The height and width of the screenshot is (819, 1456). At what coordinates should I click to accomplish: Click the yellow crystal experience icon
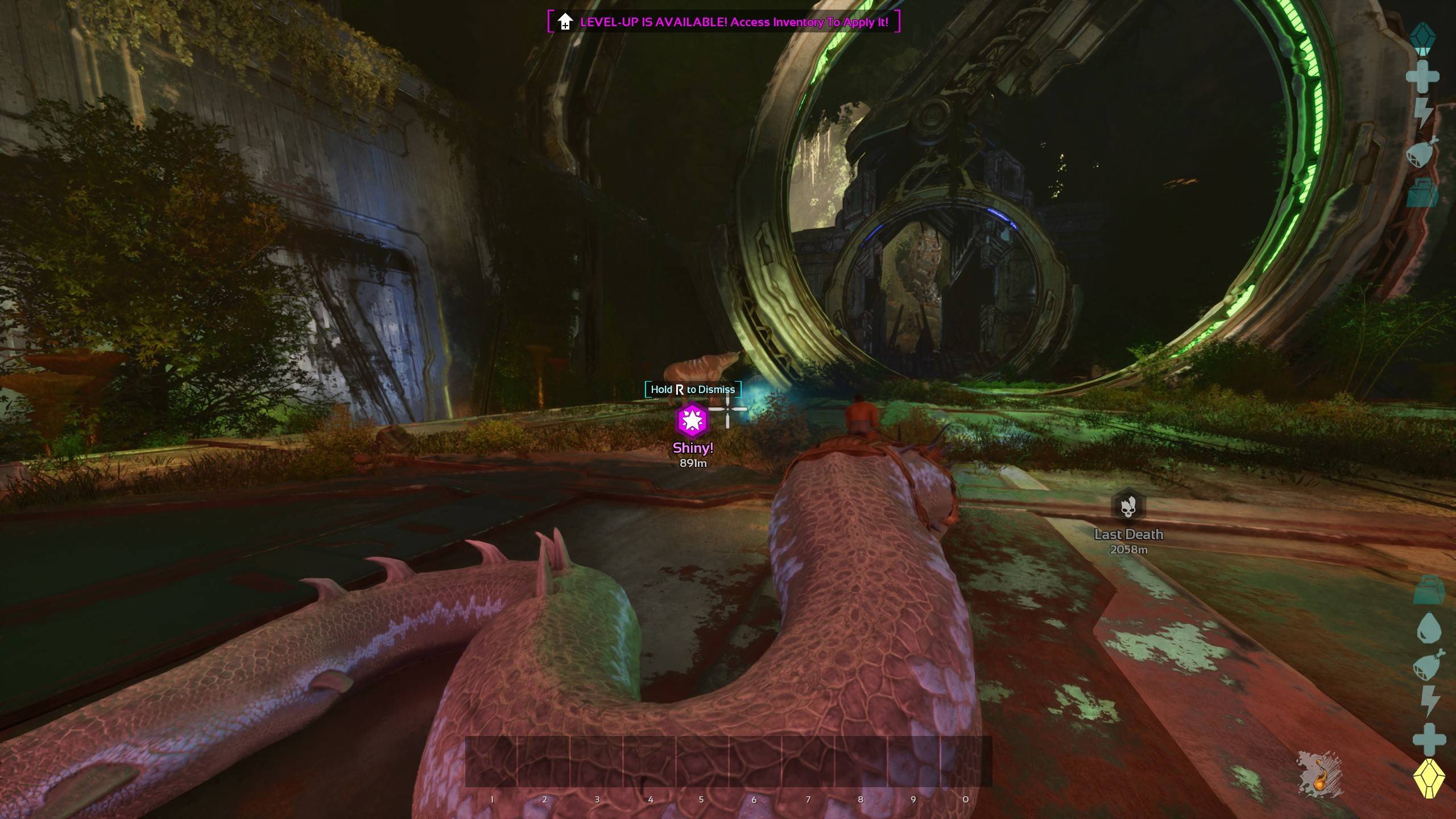click(x=1429, y=778)
